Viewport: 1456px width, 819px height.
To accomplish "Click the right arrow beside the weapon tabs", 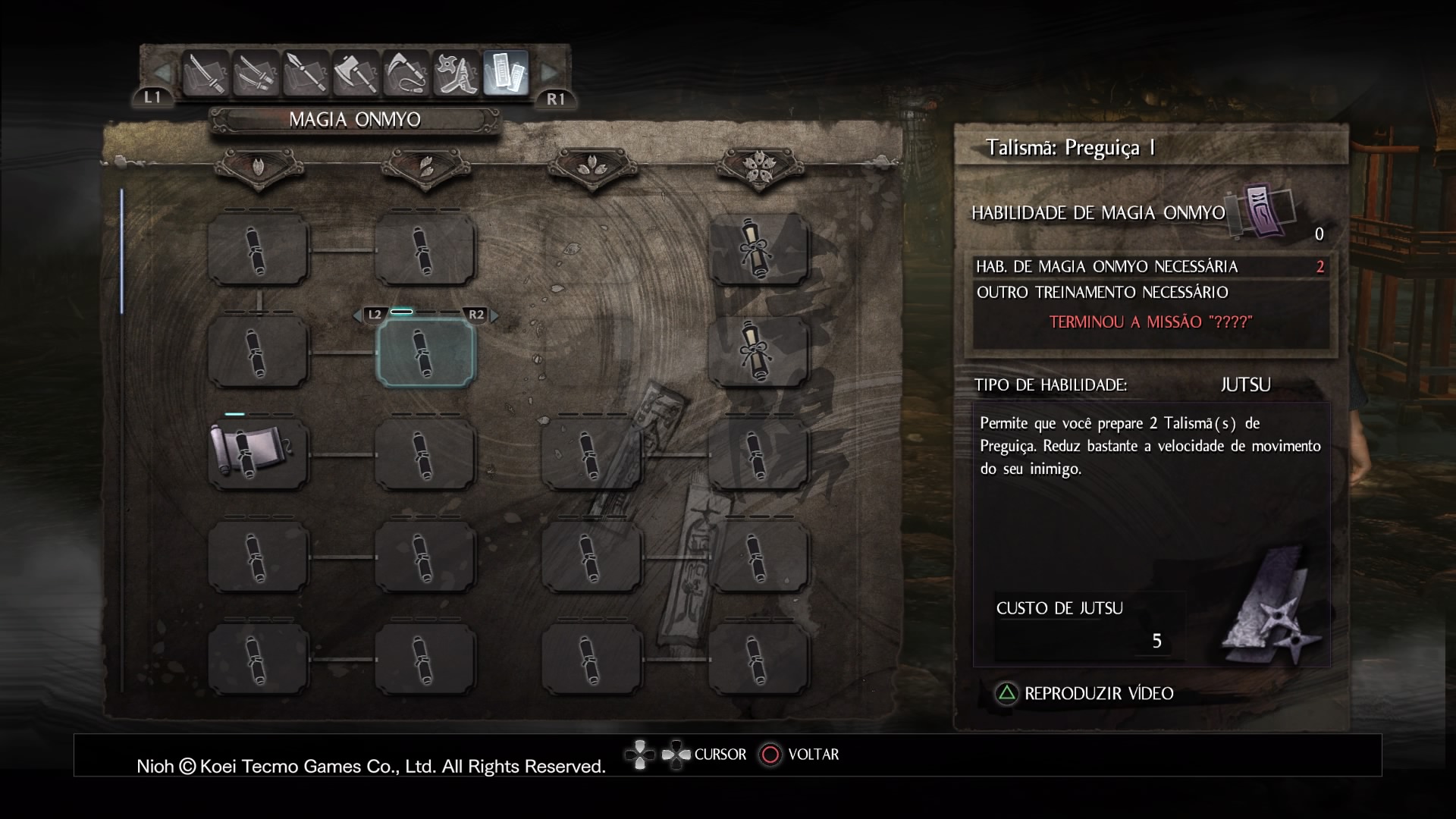I will (549, 73).
